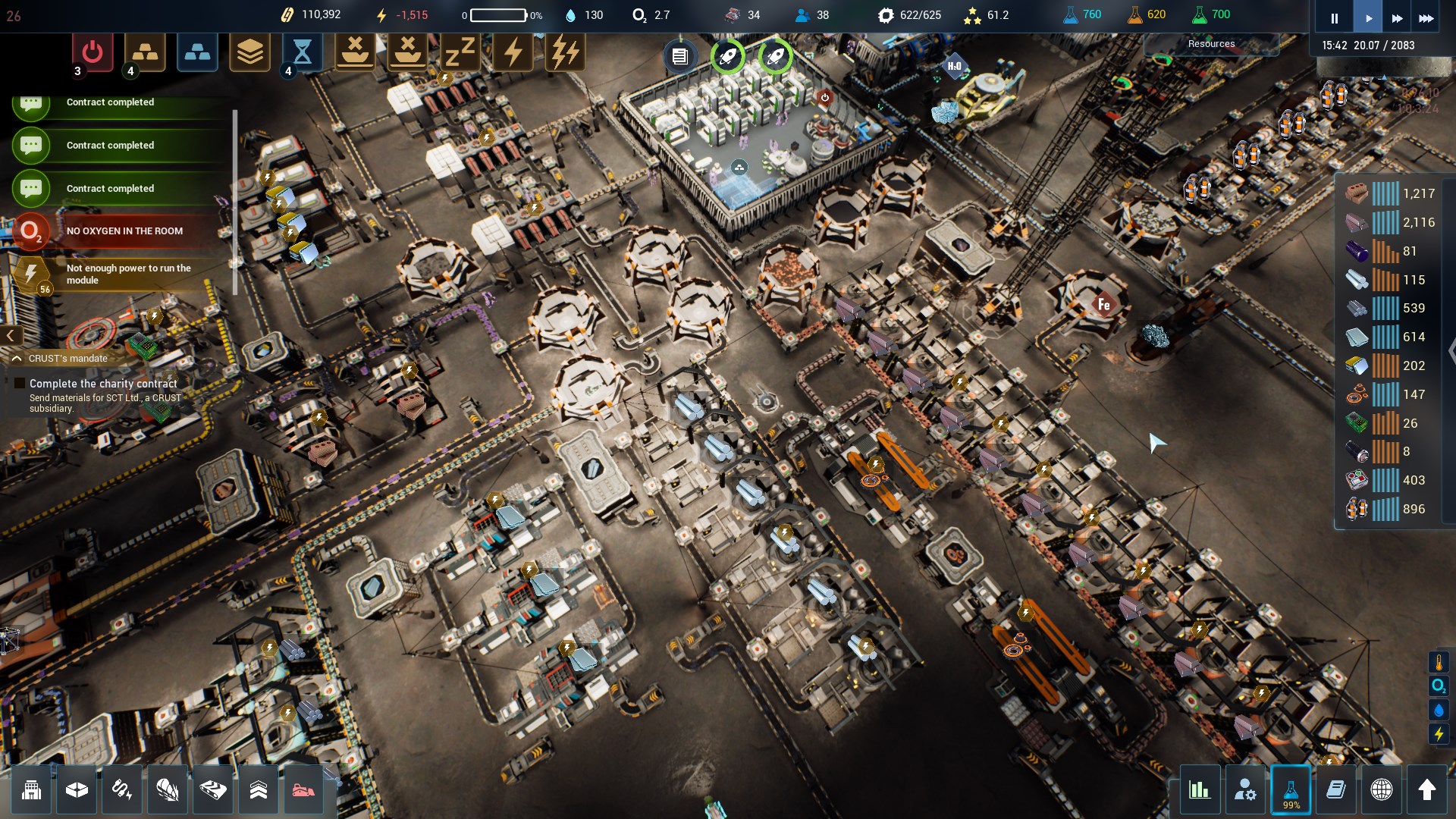Toggle the water drop overlay
Screen dimensions: 1456x819
point(1439,710)
